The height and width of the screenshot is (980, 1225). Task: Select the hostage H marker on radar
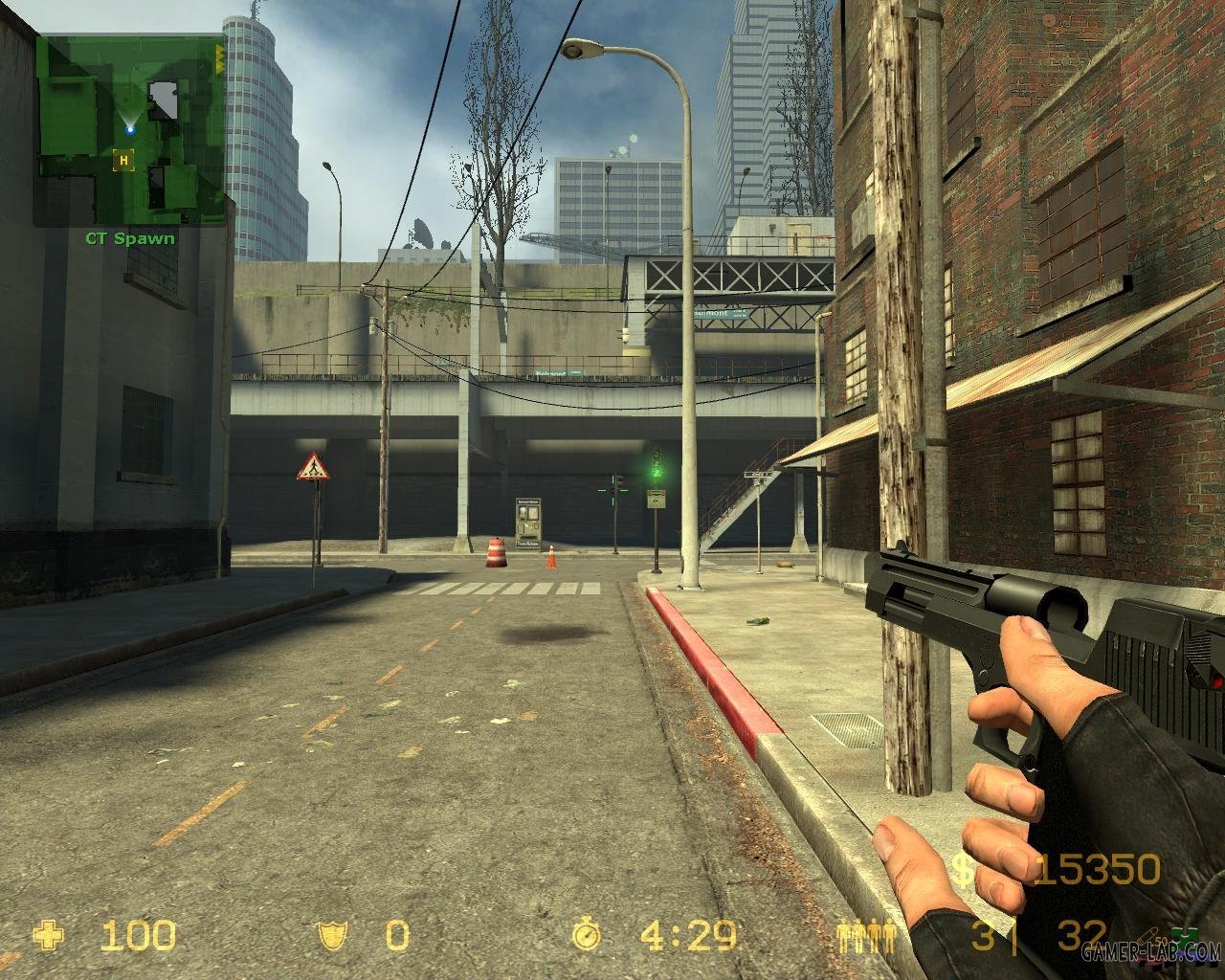(122, 161)
